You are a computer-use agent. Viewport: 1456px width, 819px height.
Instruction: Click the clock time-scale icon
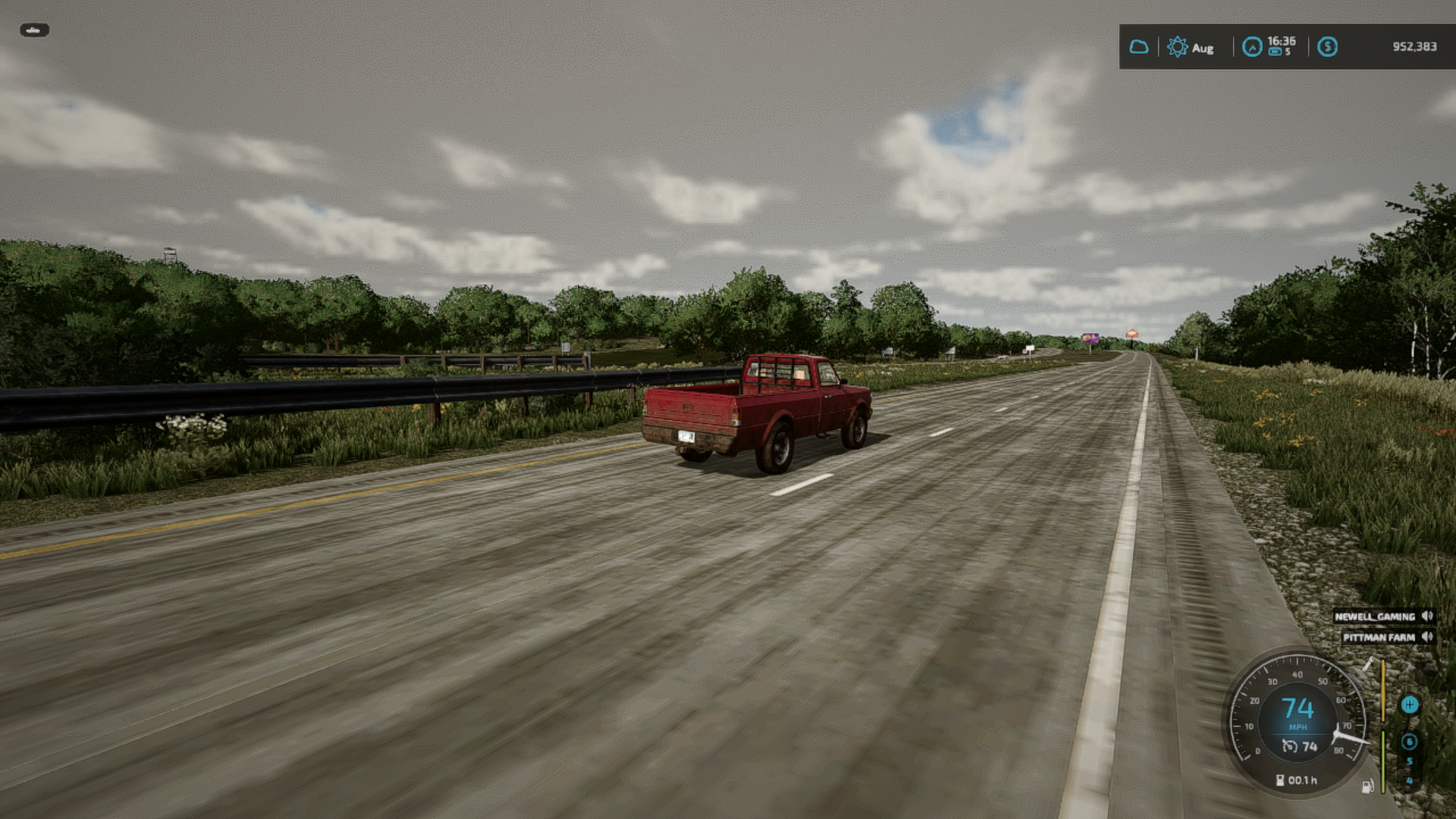pyautogui.click(x=1252, y=47)
